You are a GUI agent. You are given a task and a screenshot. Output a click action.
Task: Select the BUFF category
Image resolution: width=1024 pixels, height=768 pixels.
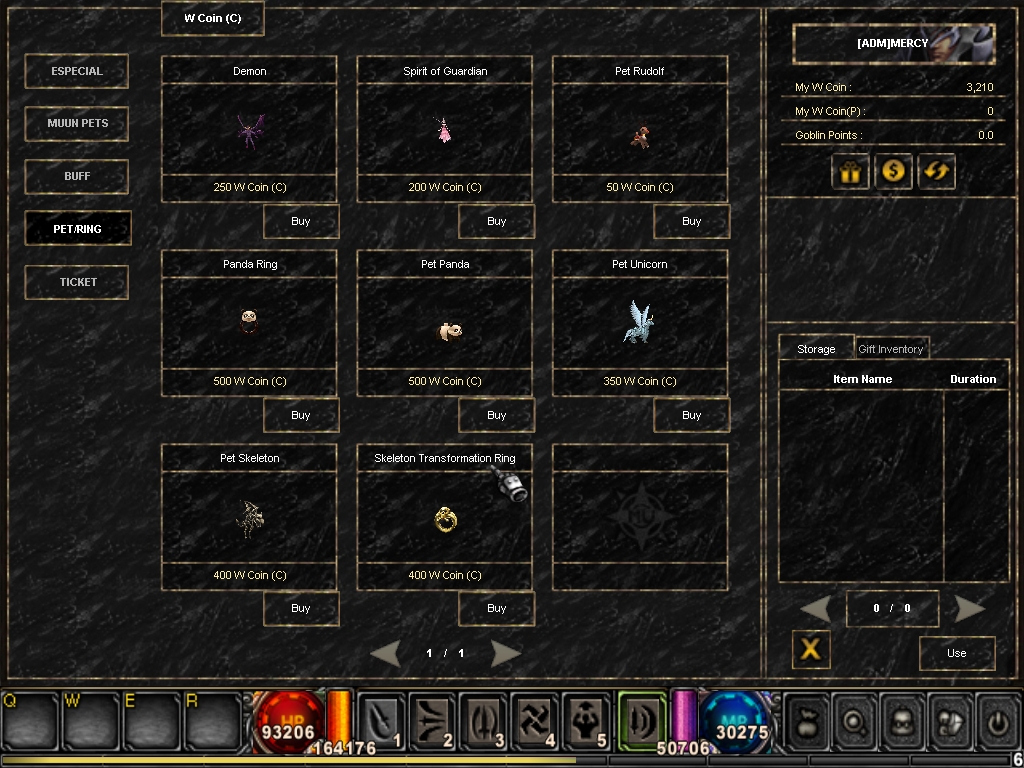pos(77,176)
